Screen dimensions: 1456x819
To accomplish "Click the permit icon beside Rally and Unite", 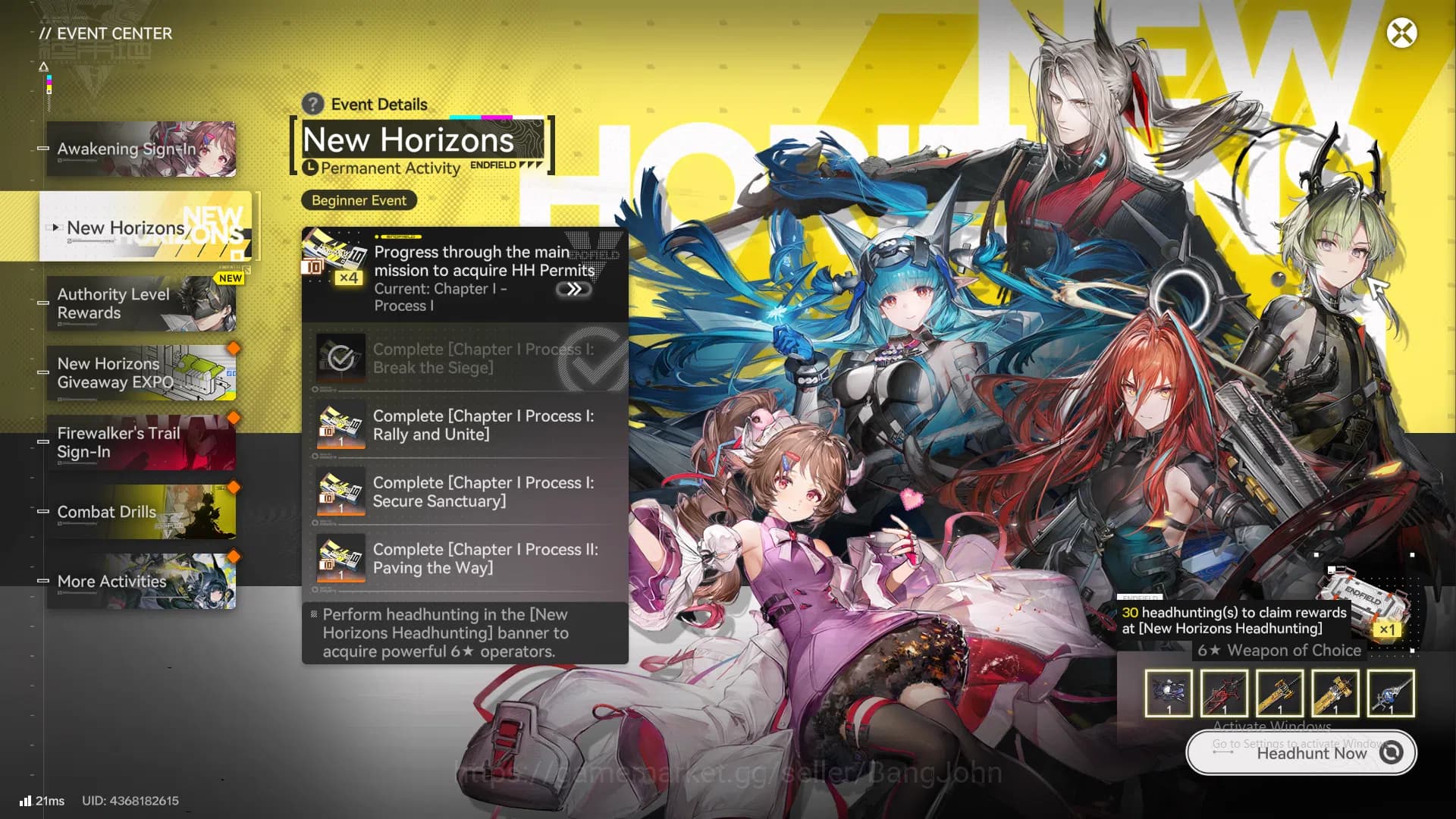I will 340,425.
